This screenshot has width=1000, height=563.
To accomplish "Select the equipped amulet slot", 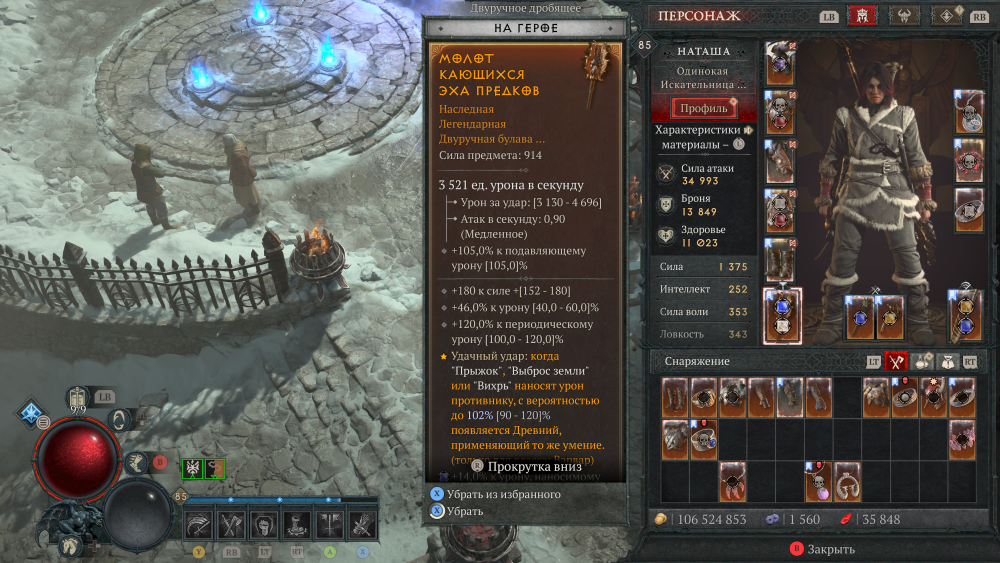I will [x=966, y=113].
